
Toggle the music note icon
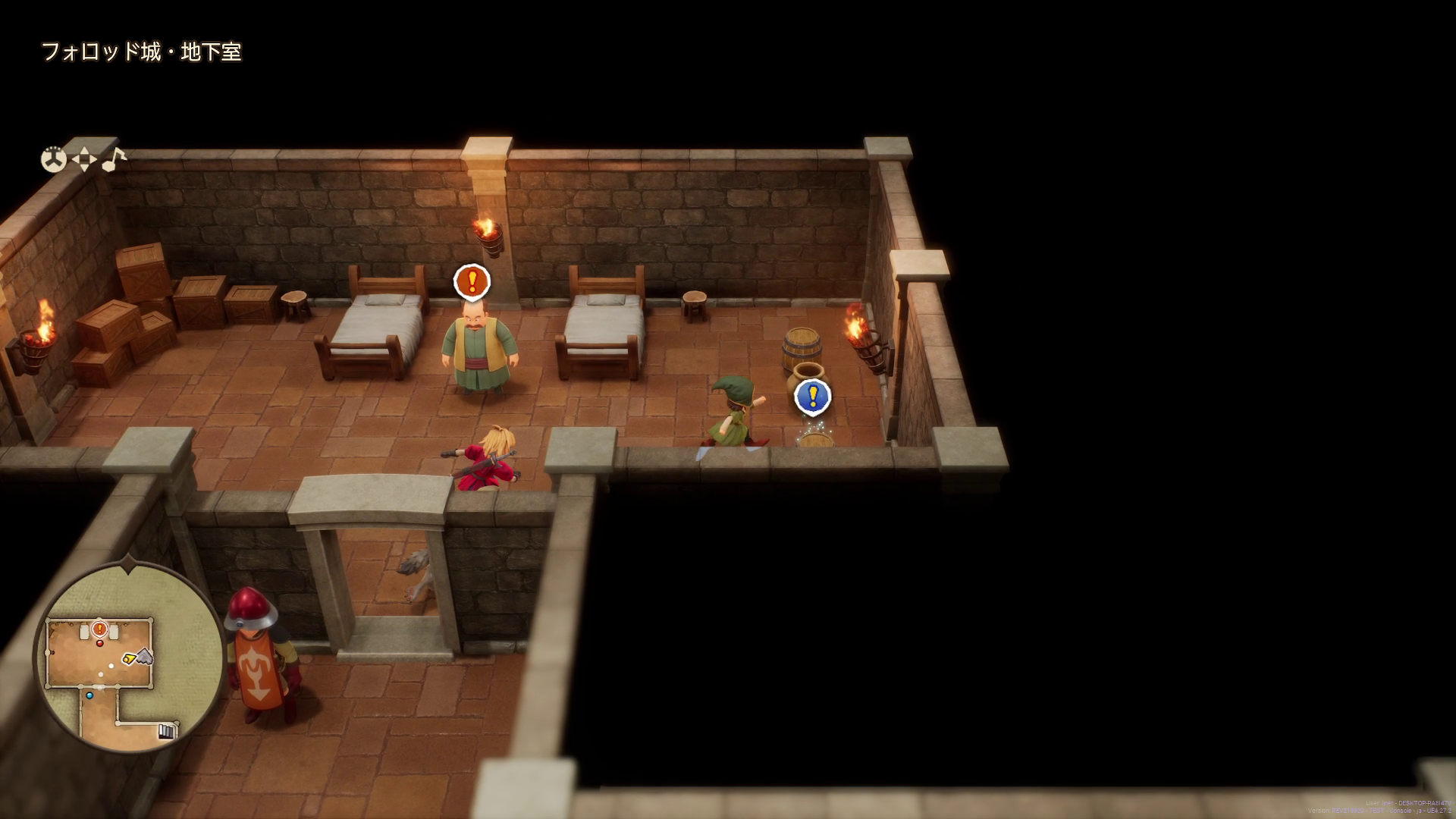click(114, 158)
